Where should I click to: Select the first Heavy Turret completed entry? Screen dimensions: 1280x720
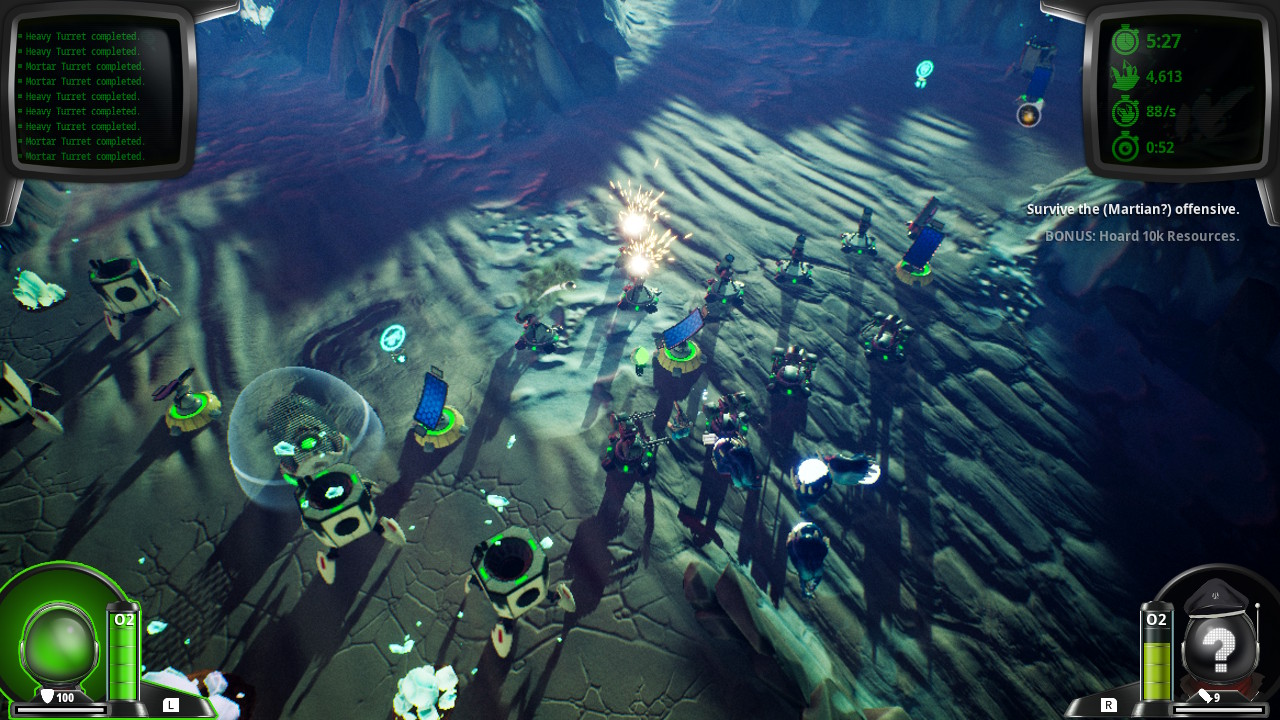(81, 36)
